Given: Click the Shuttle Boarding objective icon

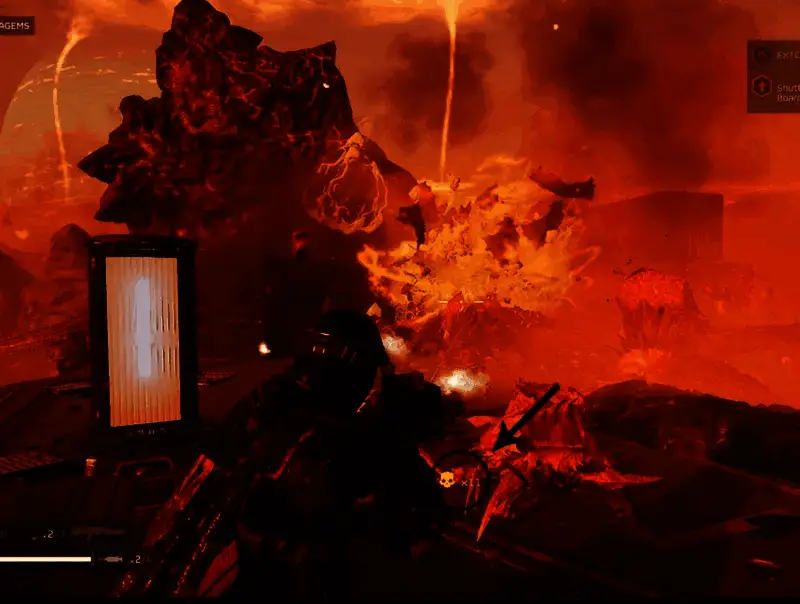Looking at the screenshot, I should coord(762,87).
